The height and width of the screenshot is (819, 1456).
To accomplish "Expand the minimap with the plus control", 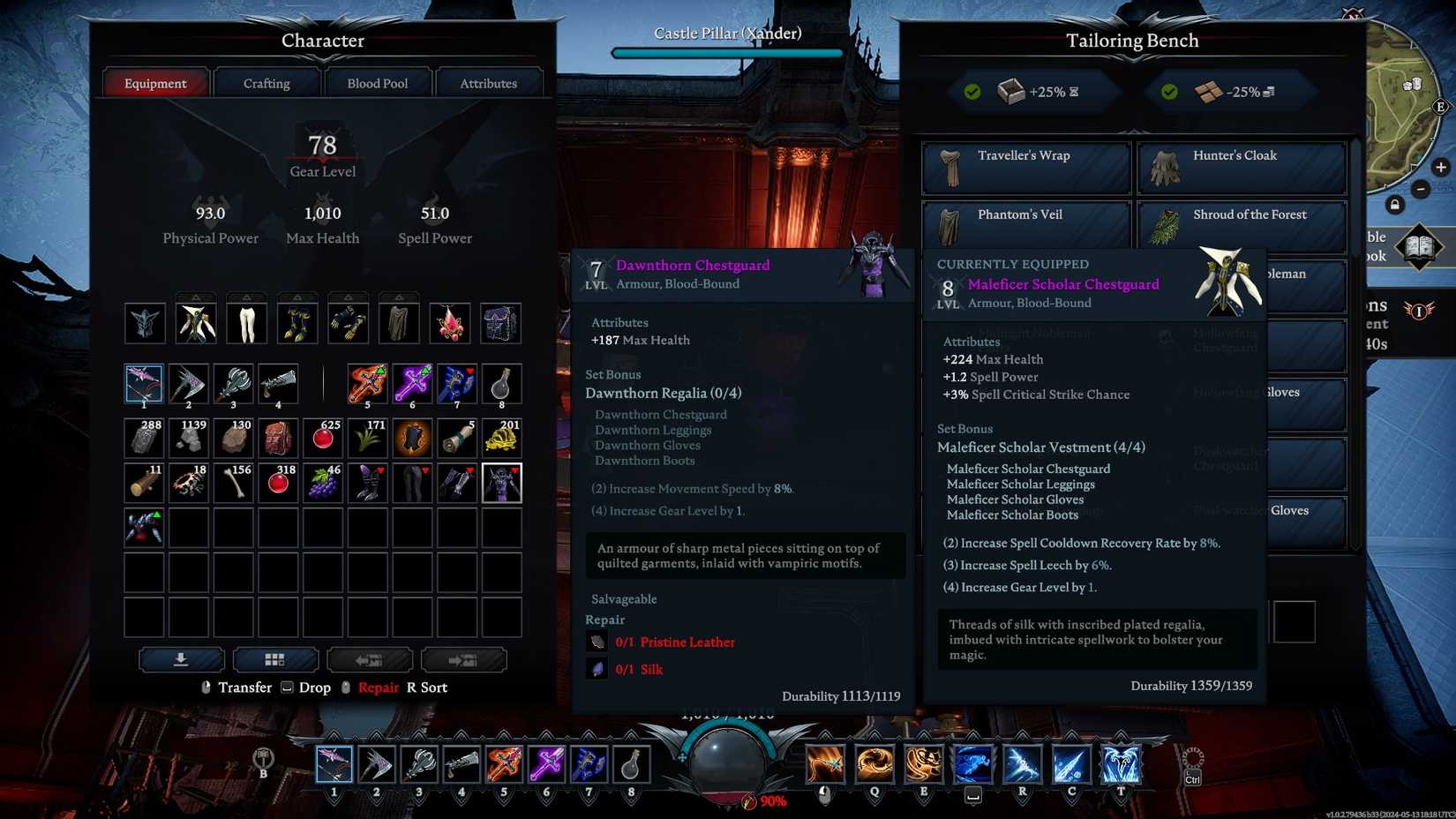I will tap(1442, 167).
